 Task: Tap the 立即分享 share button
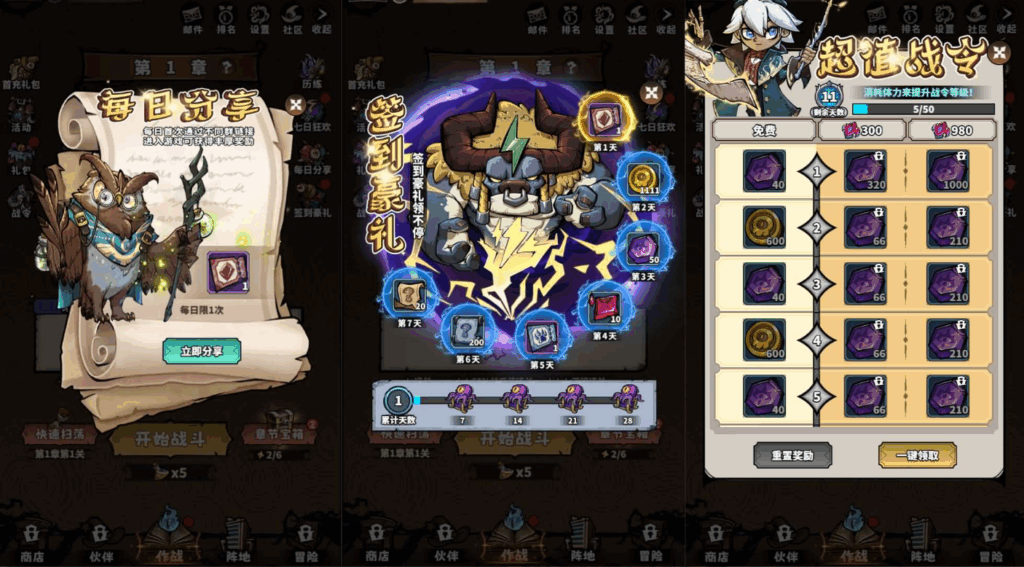(x=201, y=351)
